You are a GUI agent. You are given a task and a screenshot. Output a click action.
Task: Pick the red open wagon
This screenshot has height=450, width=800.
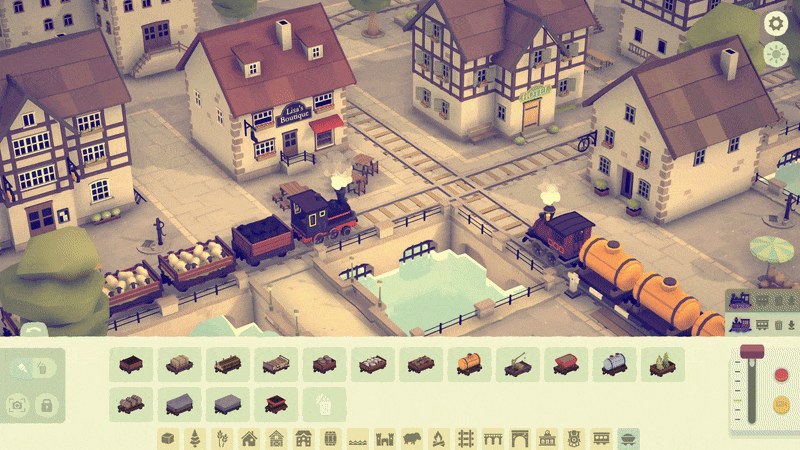[x=565, y=365]
